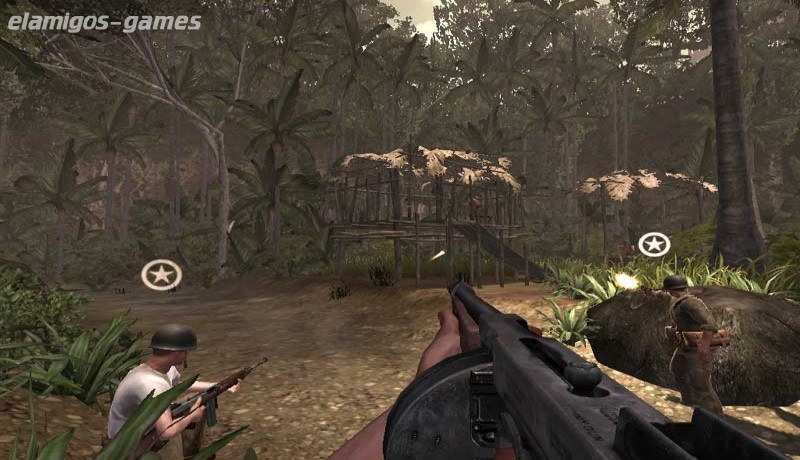
Task: Click the elamigos-games watermark text
Action: click(x=104, y=22)
